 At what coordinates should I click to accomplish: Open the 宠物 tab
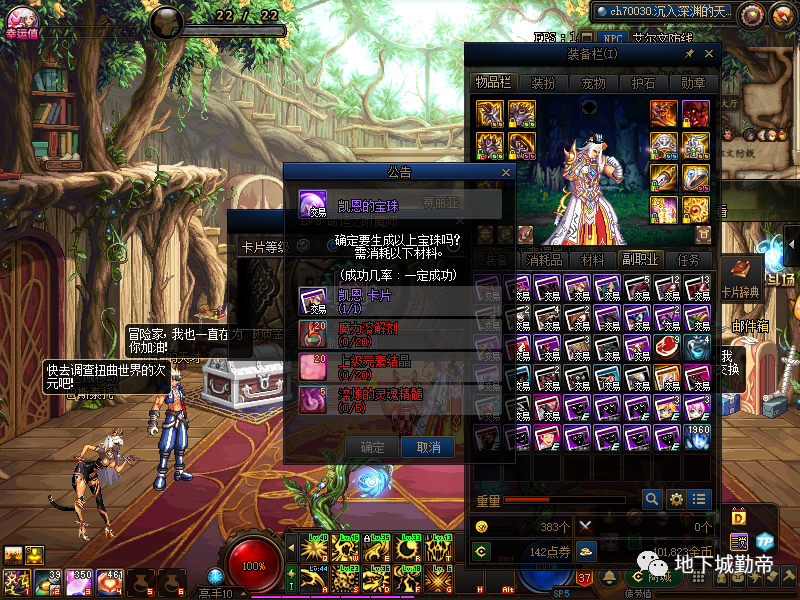point(593,84)
